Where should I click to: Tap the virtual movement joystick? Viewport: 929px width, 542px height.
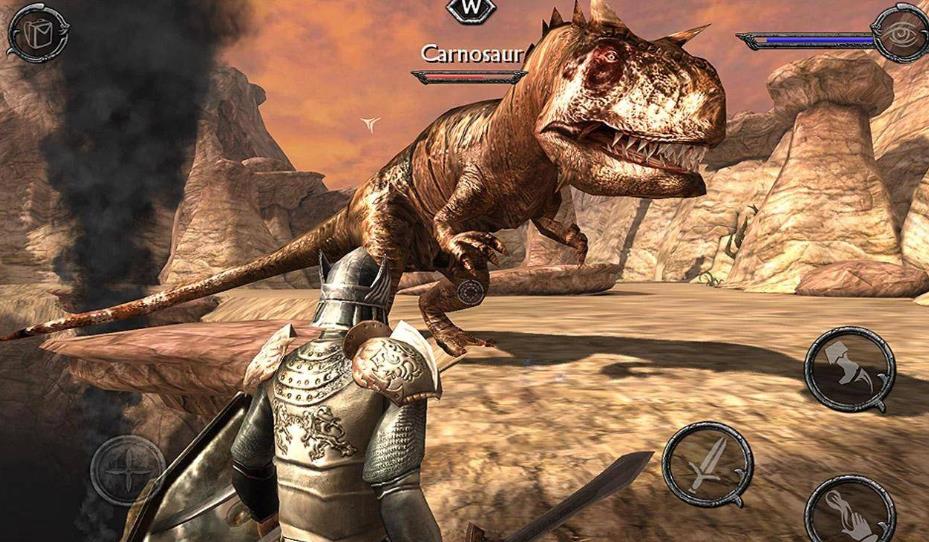[x=128, y=470]
